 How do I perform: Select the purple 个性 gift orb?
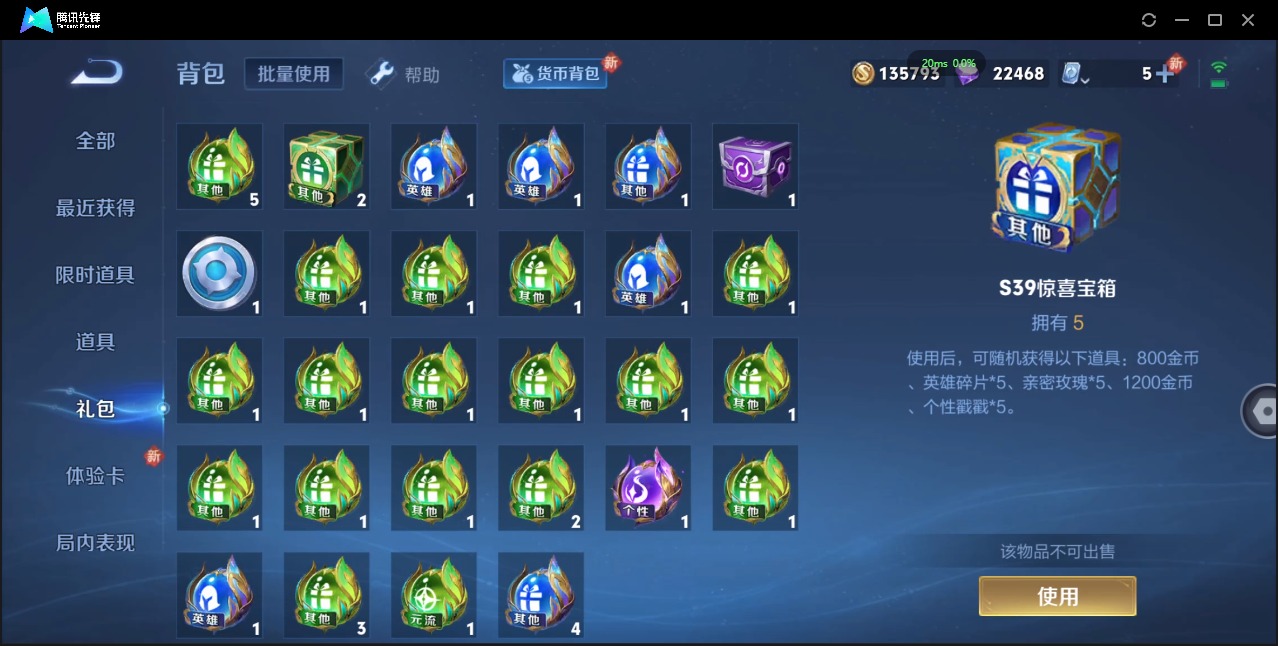[x=648, y=488]
